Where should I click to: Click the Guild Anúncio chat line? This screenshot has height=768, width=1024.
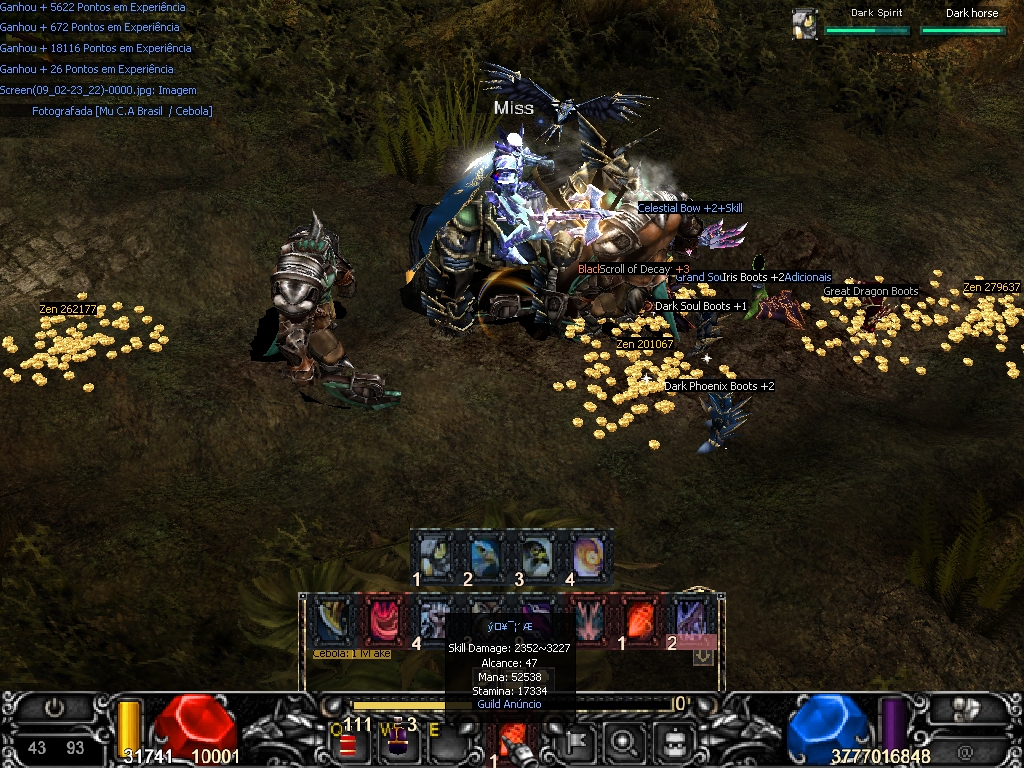coord(509,704)
